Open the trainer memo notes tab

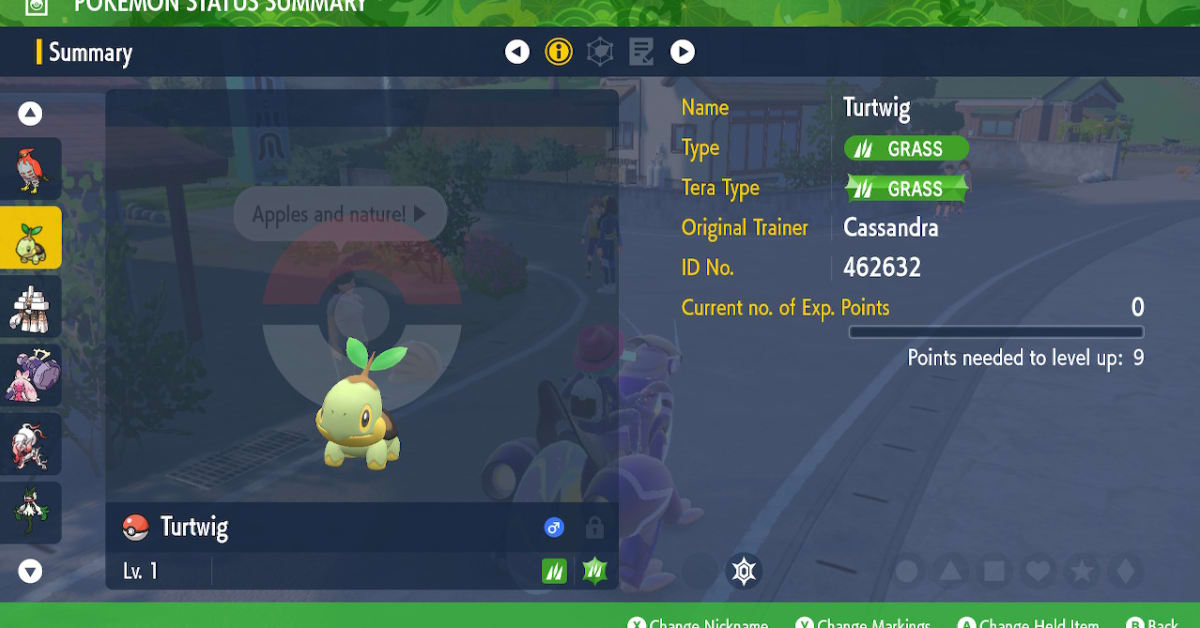tap(641, 52)
